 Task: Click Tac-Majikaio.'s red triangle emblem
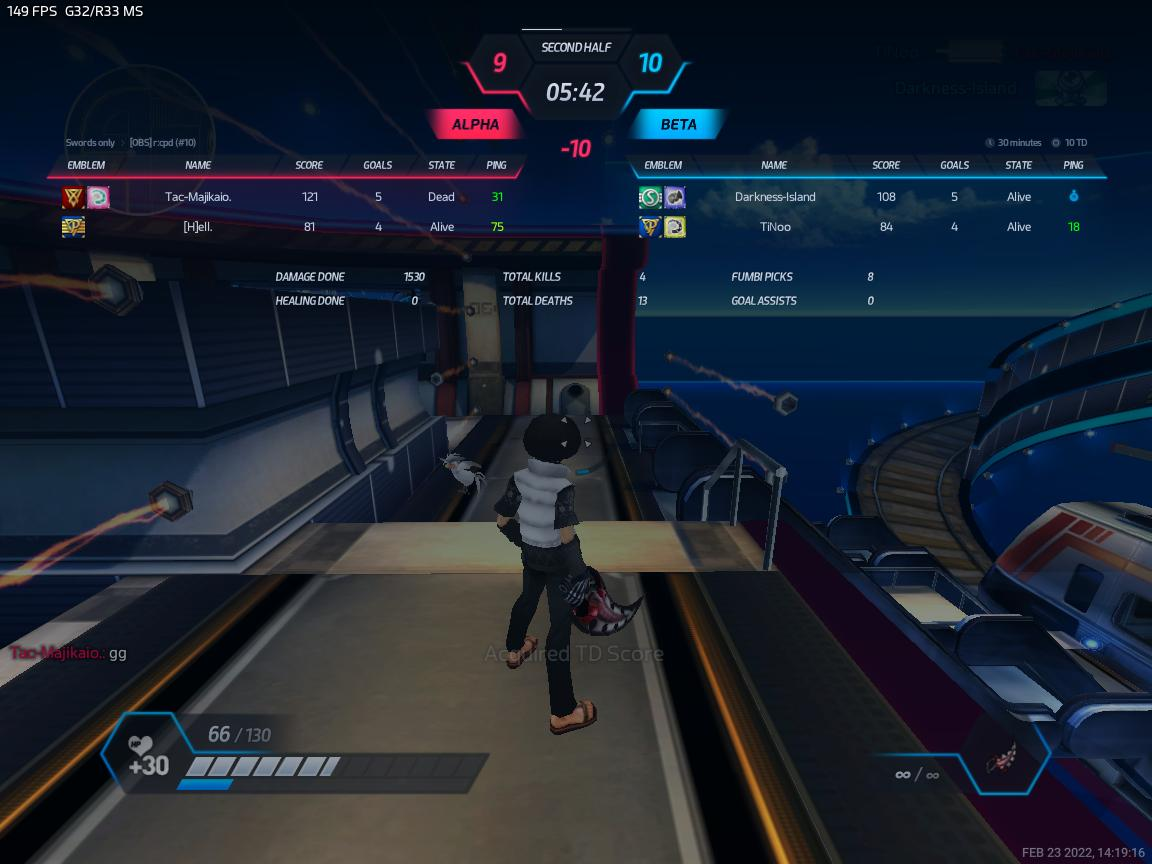(73, 197)
